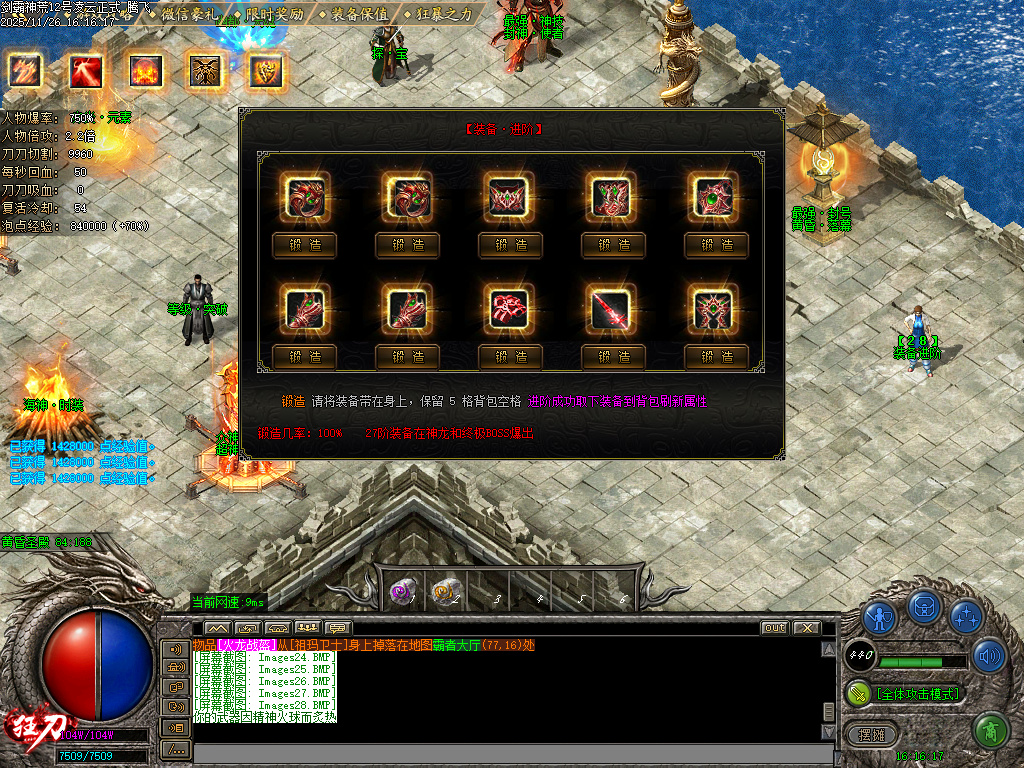Click 锻造 under the red sword item
The image size is (1024, 768).
coord(613,356)
